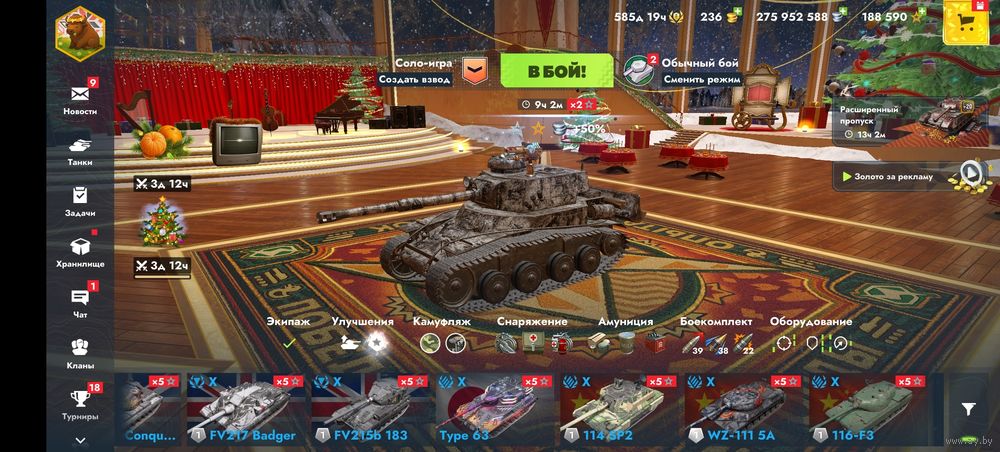This screenshot has width=1000, height=452.
Task: Open the Танки tanks menu
Action: tap(80, 148)
